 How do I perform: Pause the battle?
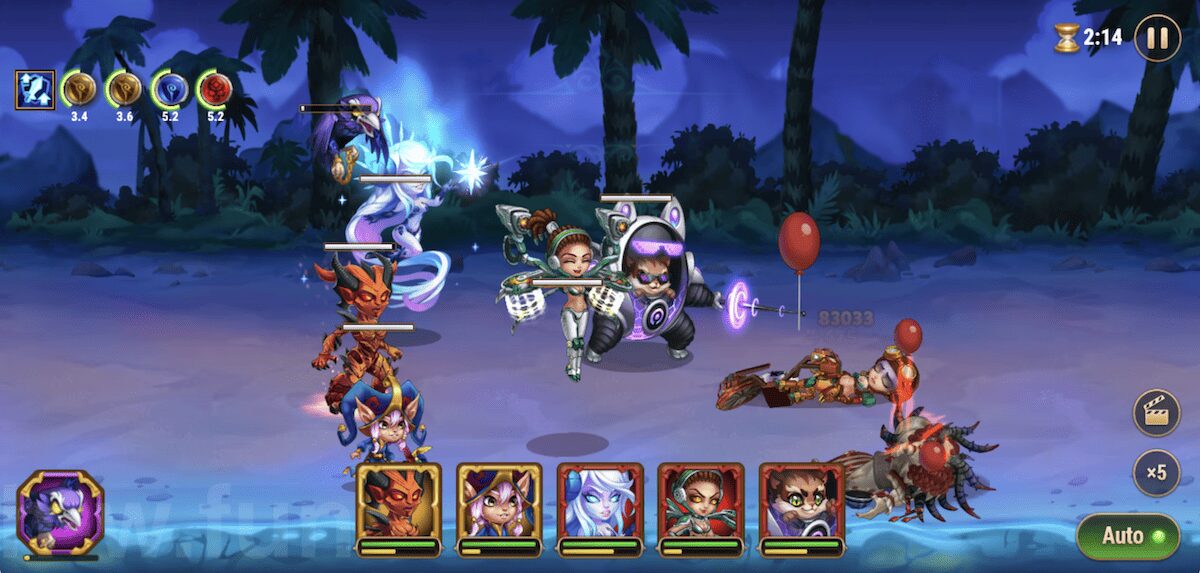pyautogui.click(x=1157, y=39)
